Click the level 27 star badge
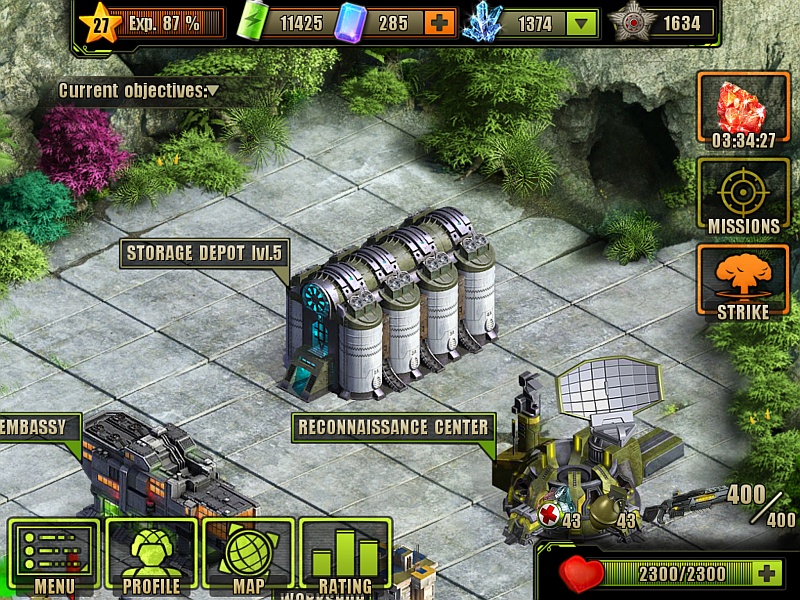 point(101,23)
